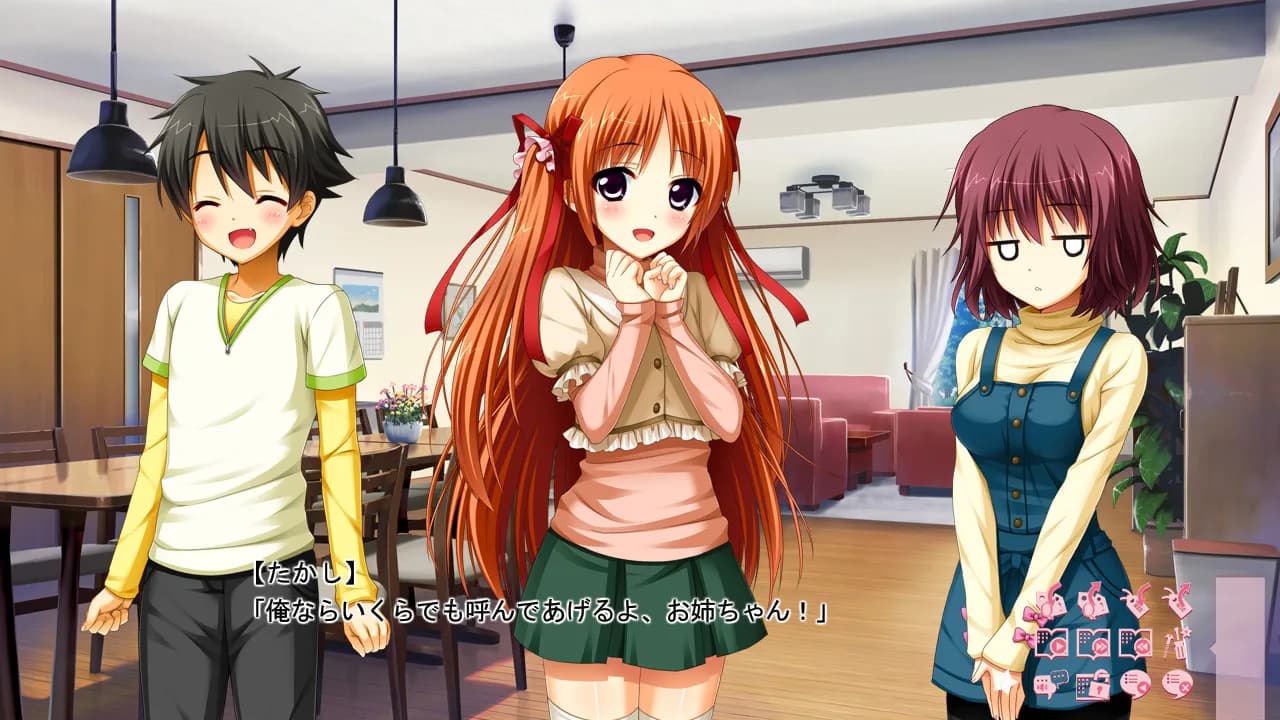Activate skip mode via fast-forward icon
The width and height of the screenshot is (1280, 720).
point(1093,644)
